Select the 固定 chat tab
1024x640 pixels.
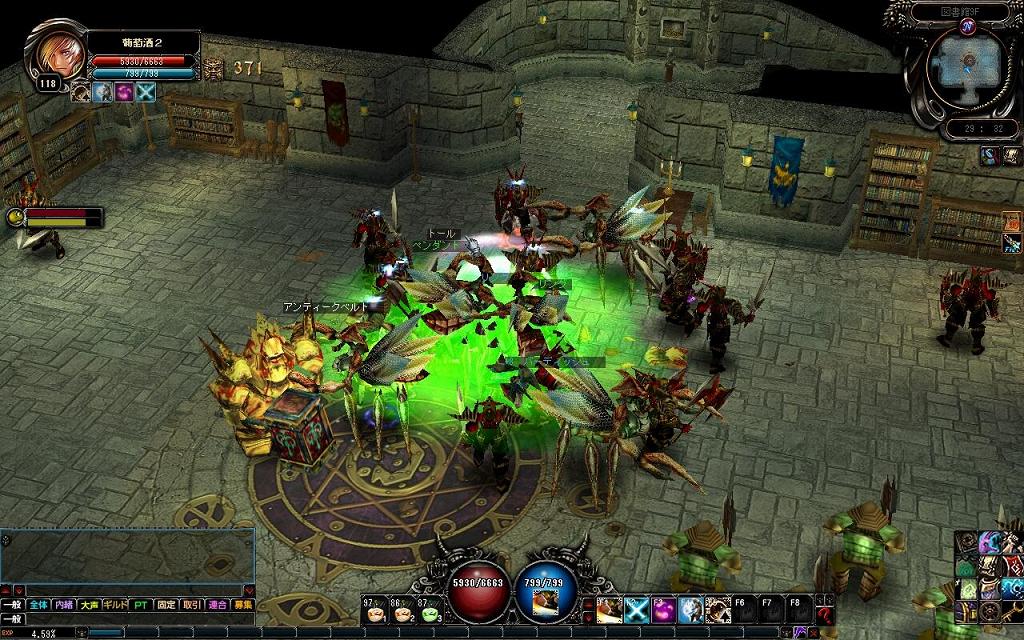(166, 605)
